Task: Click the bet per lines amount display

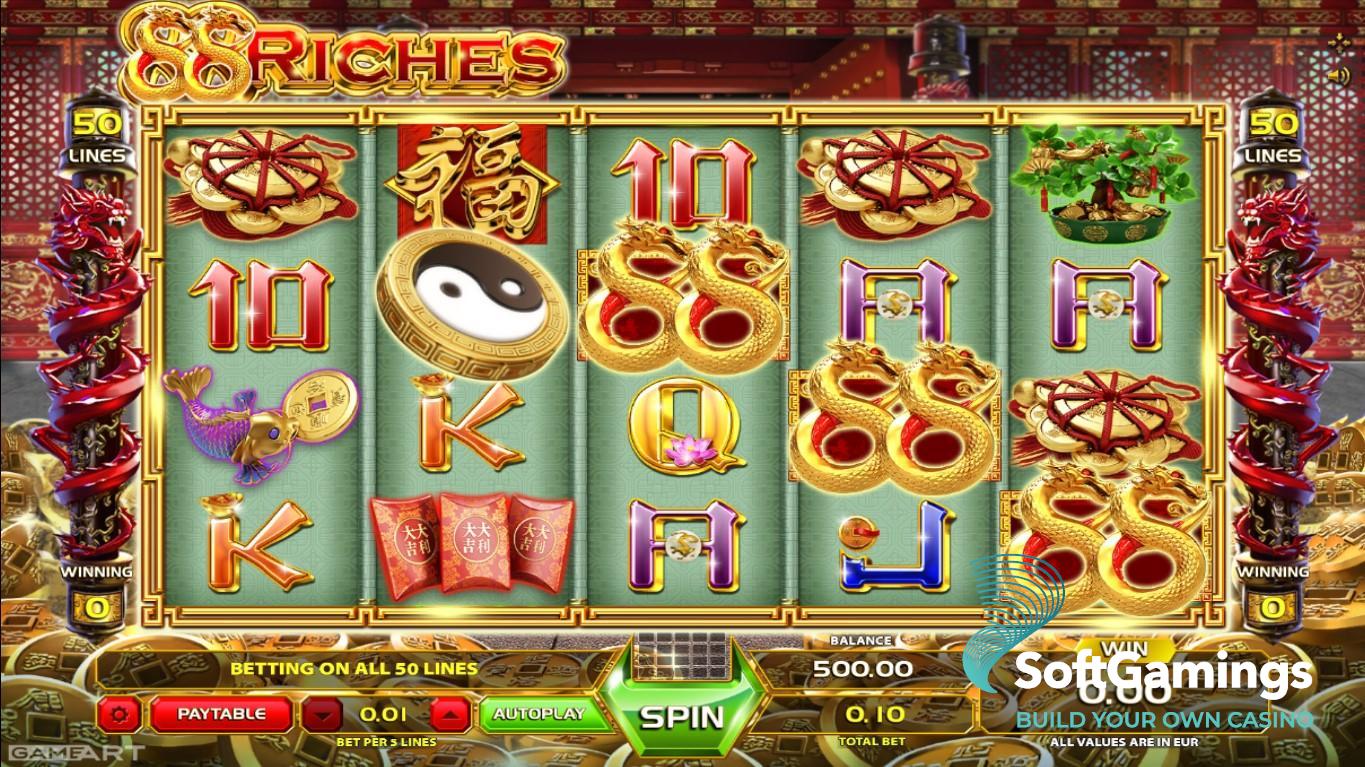Action: pos(388,712)
